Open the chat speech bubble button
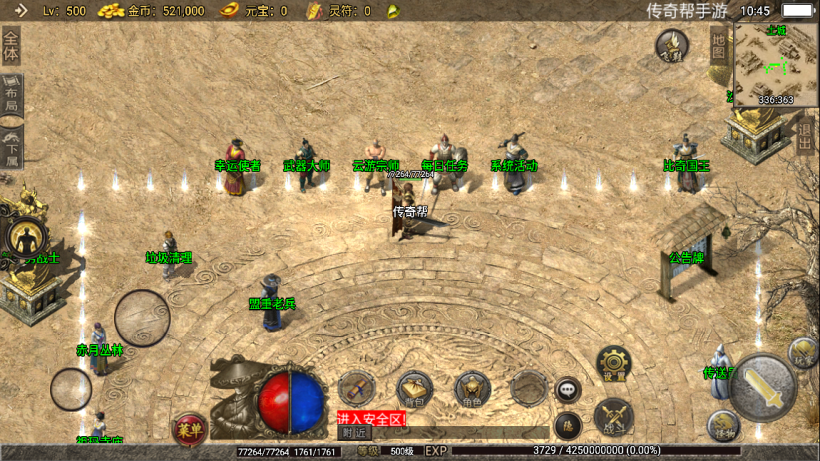 568,389
